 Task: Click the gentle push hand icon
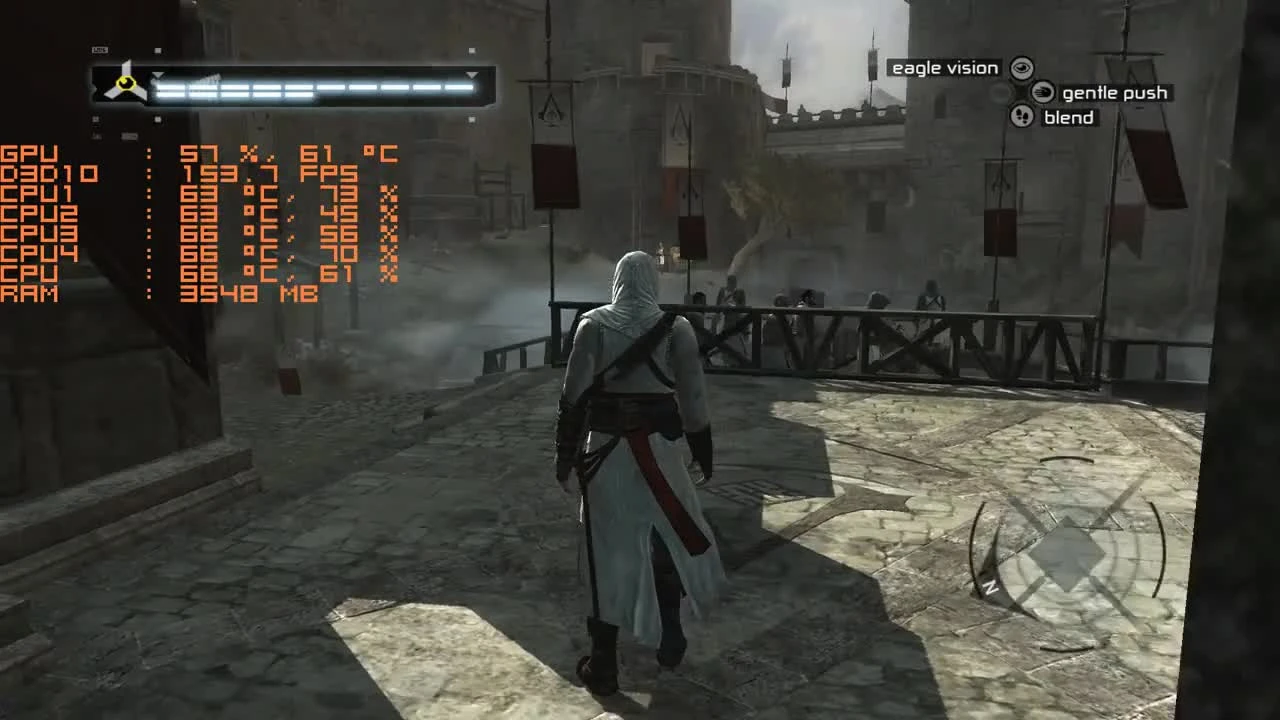click(x=1043, y=93)
